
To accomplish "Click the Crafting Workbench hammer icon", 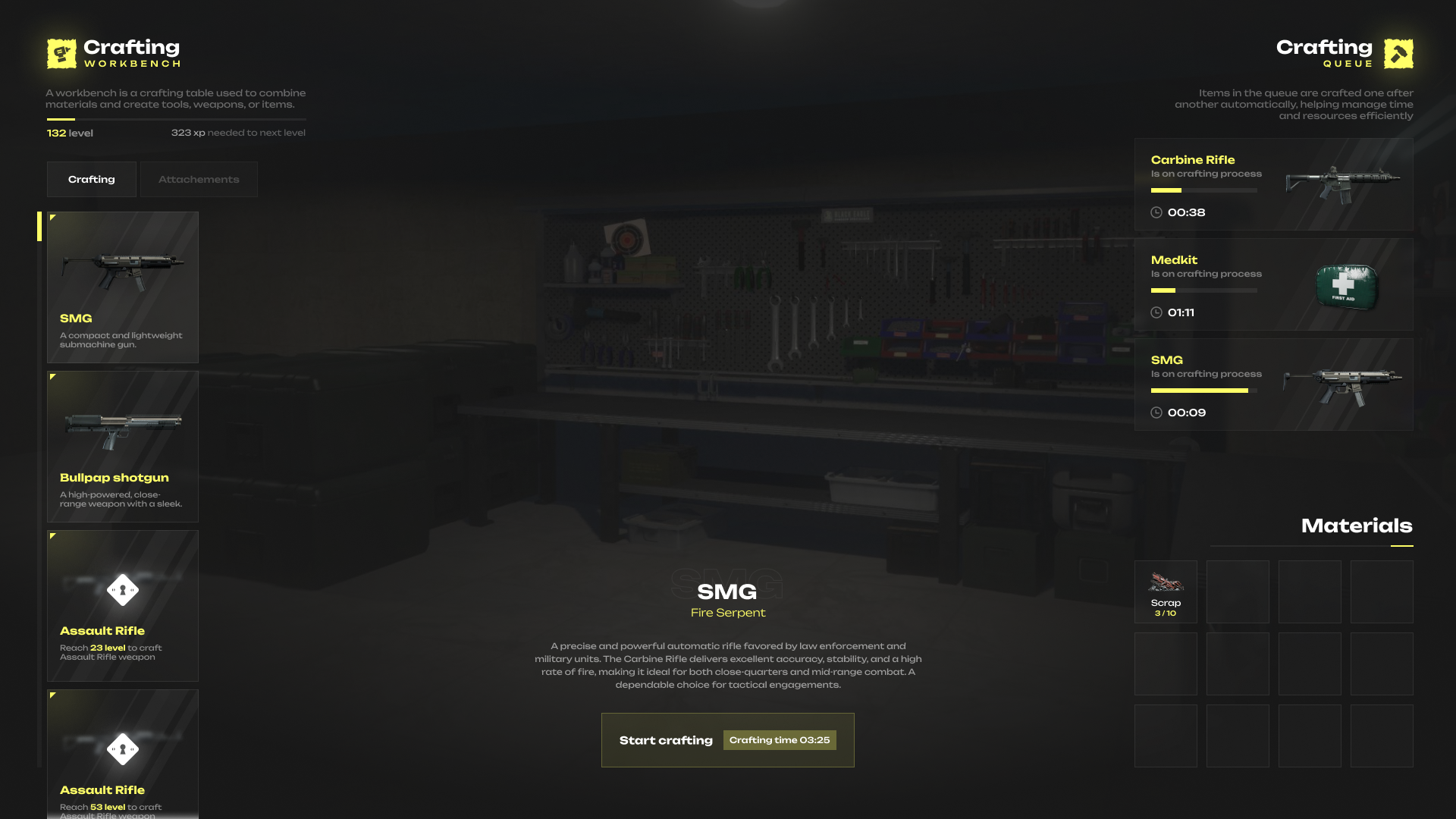I will [60, 52].
